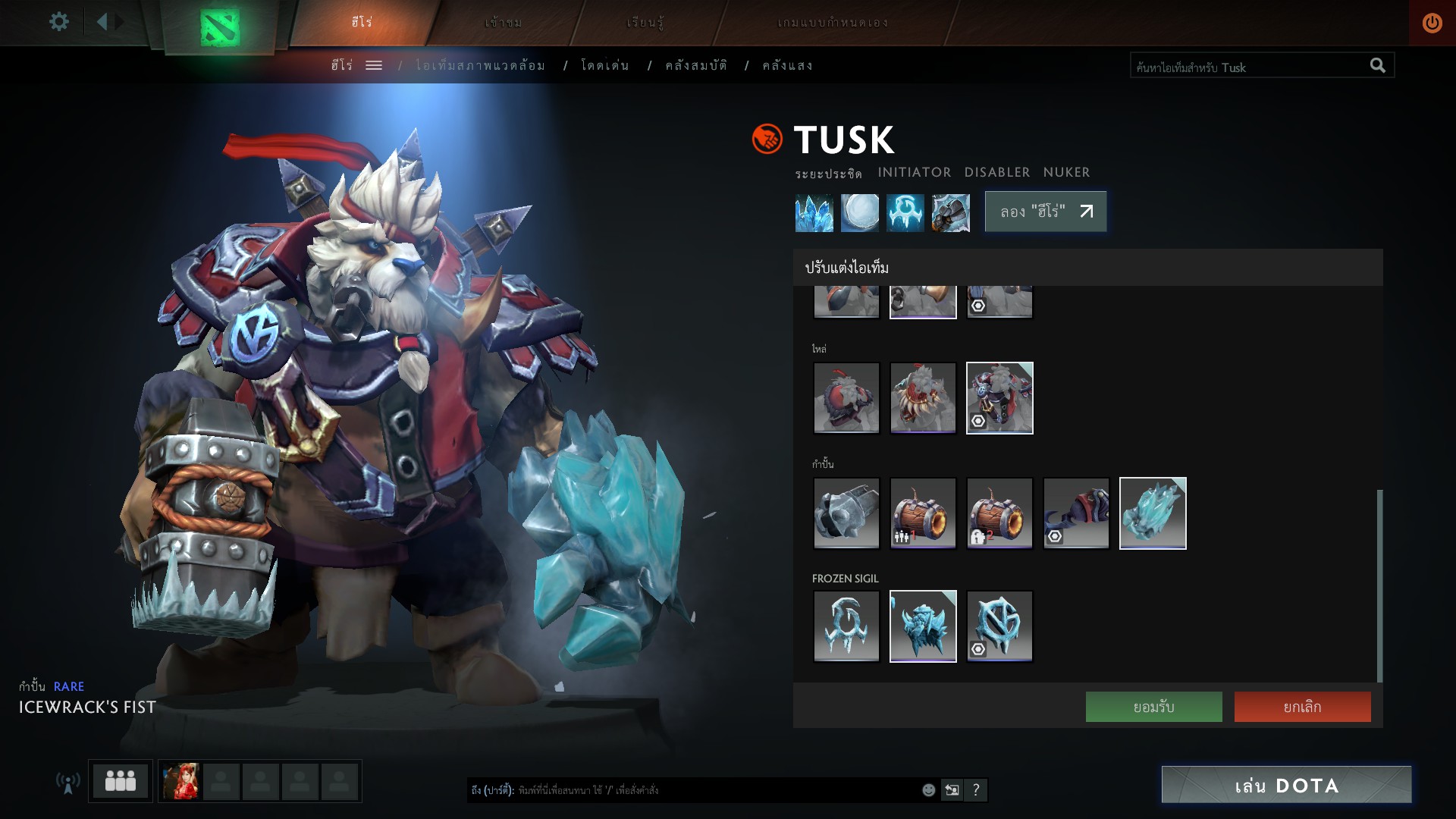Open the emoticon picker in chat

pos(928,790)
